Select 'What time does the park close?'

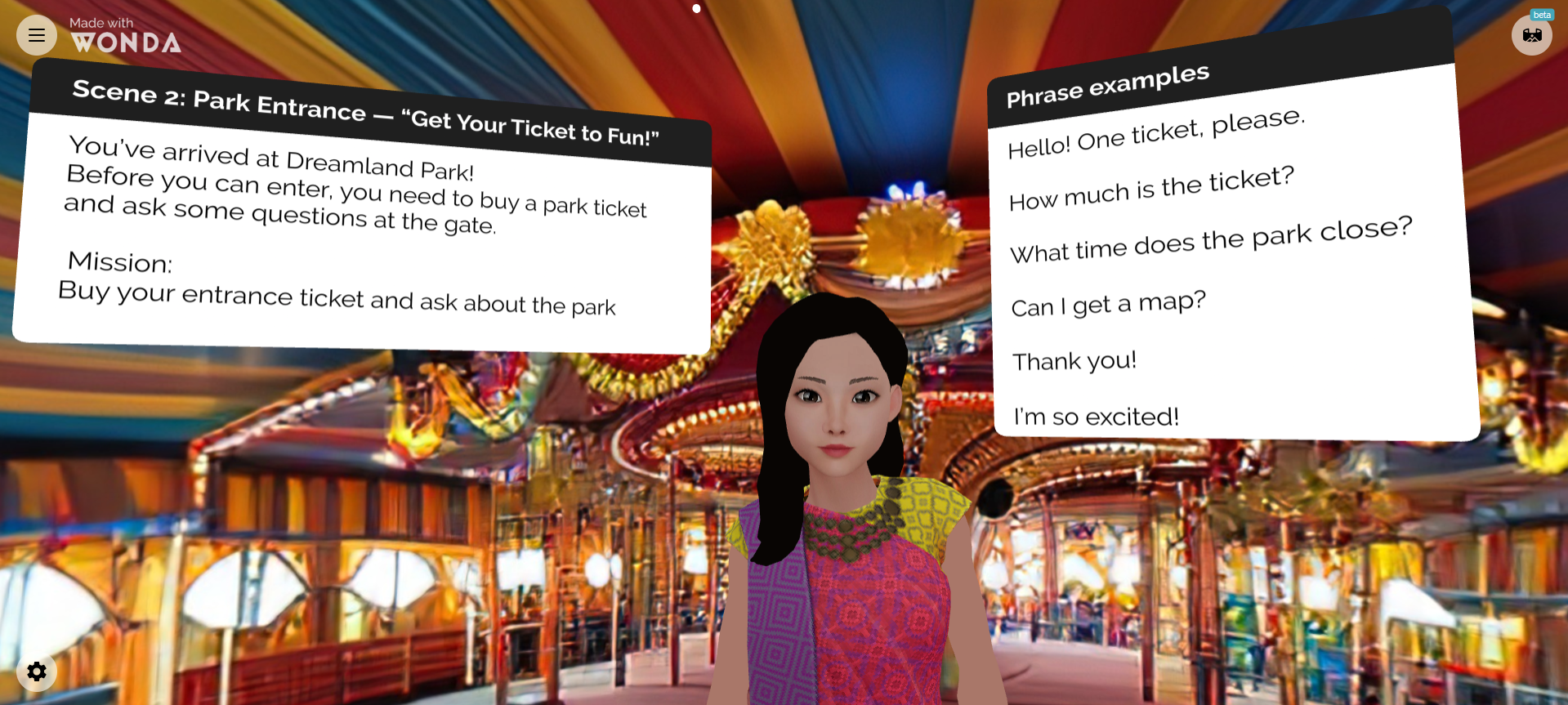pyautogui.click(x=1211, y=239)
